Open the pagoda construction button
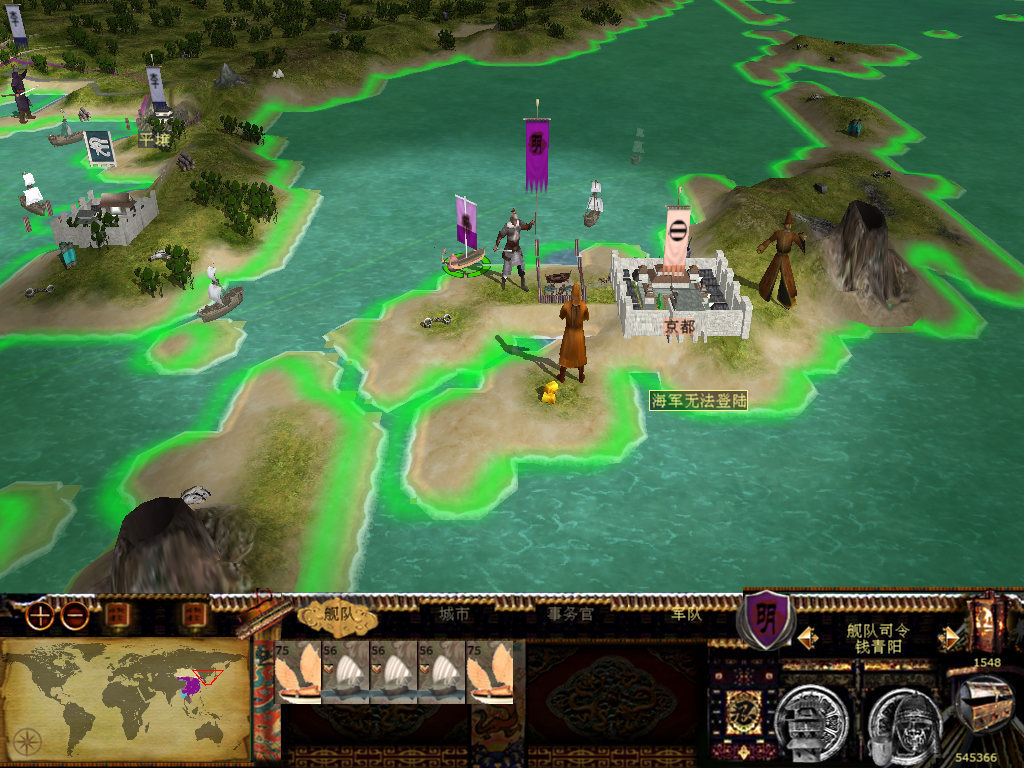 click(x=812, y=716)
